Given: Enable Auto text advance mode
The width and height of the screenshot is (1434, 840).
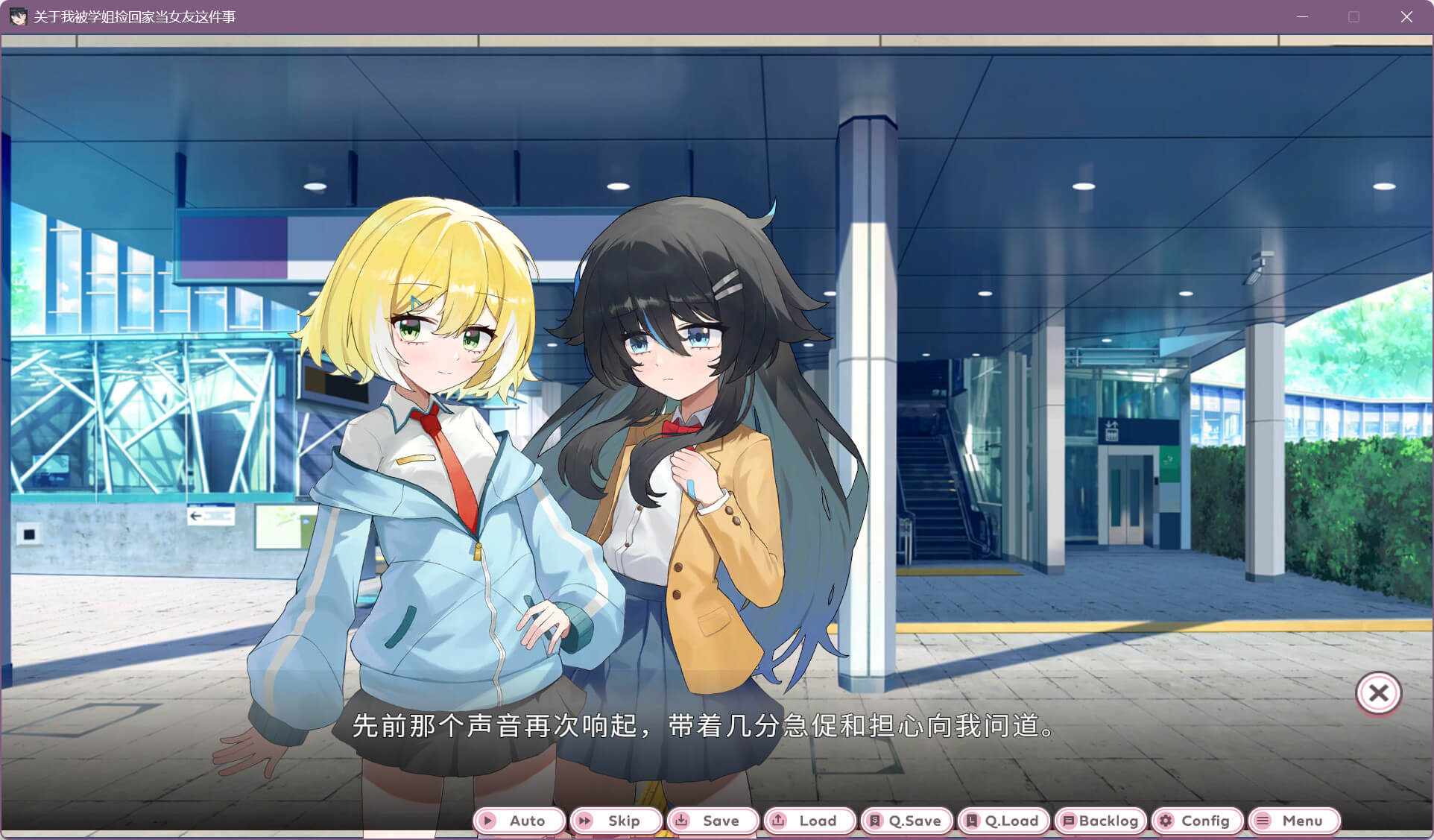Looking at the screenshot, I should pos(519,821).
